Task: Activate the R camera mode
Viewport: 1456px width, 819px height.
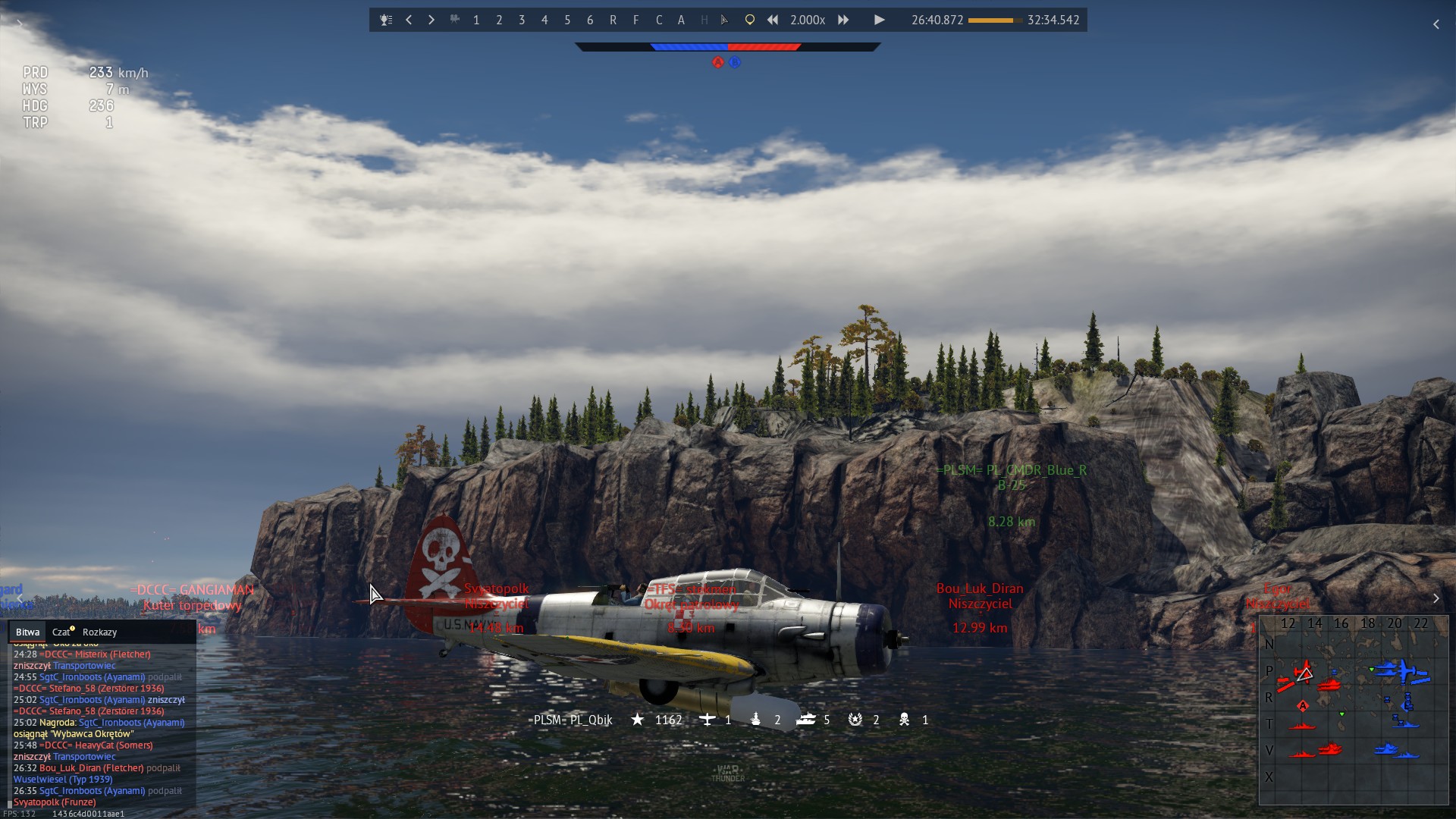Action: point(613,20)
